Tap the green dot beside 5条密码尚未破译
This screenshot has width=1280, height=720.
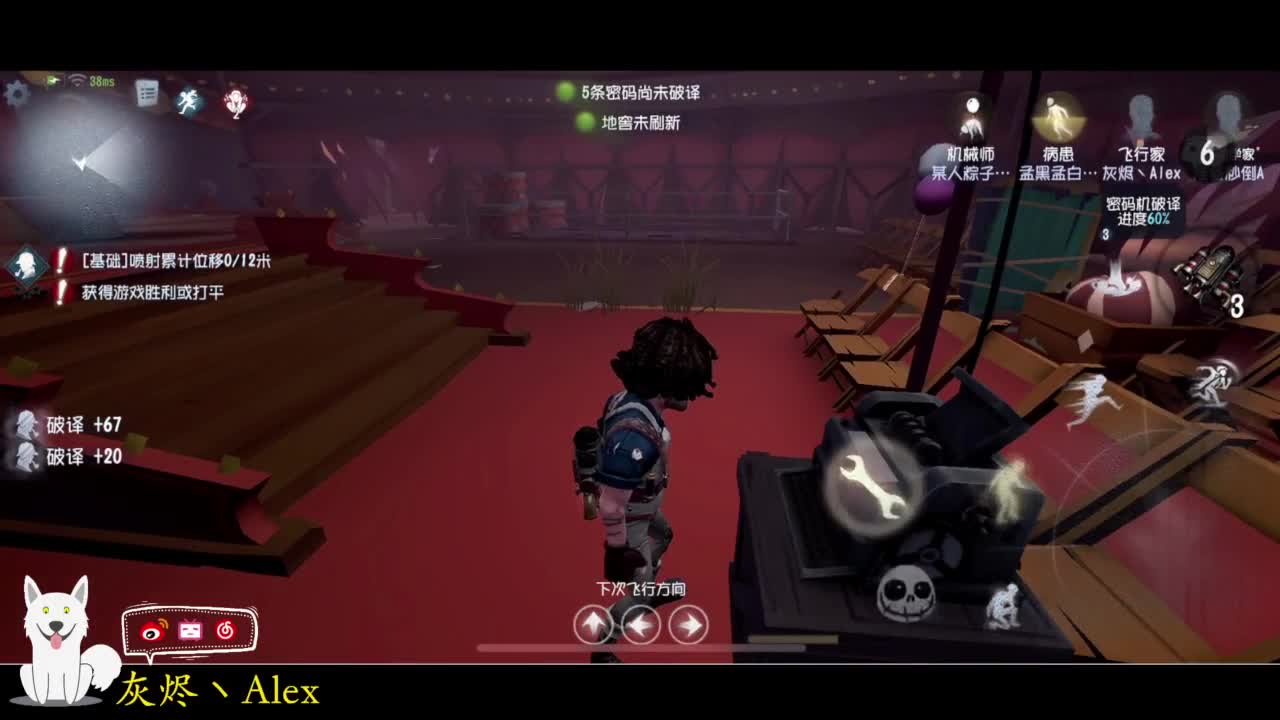[x=563, y=91]
